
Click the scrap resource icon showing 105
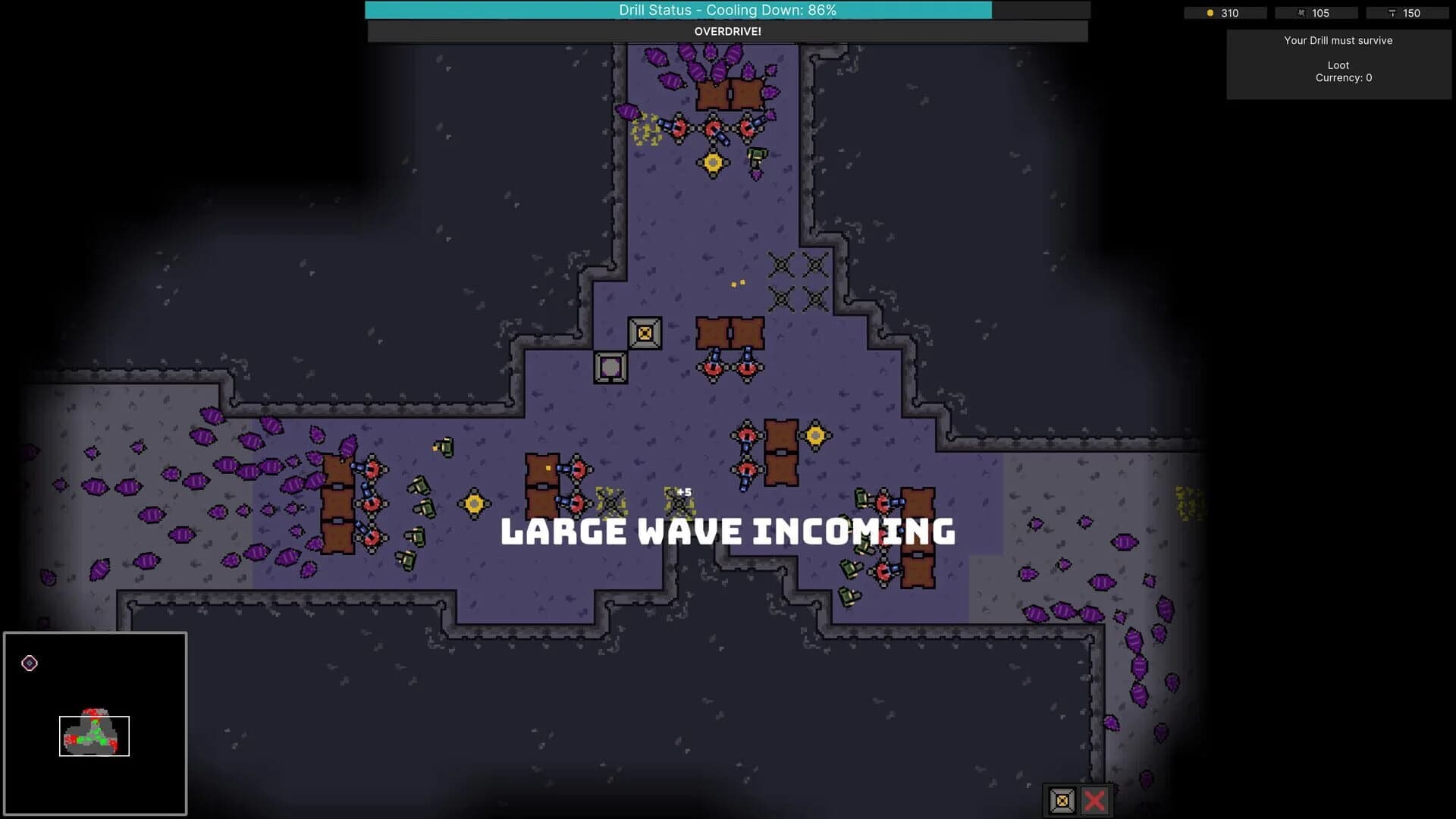(x=1300, y=13)
